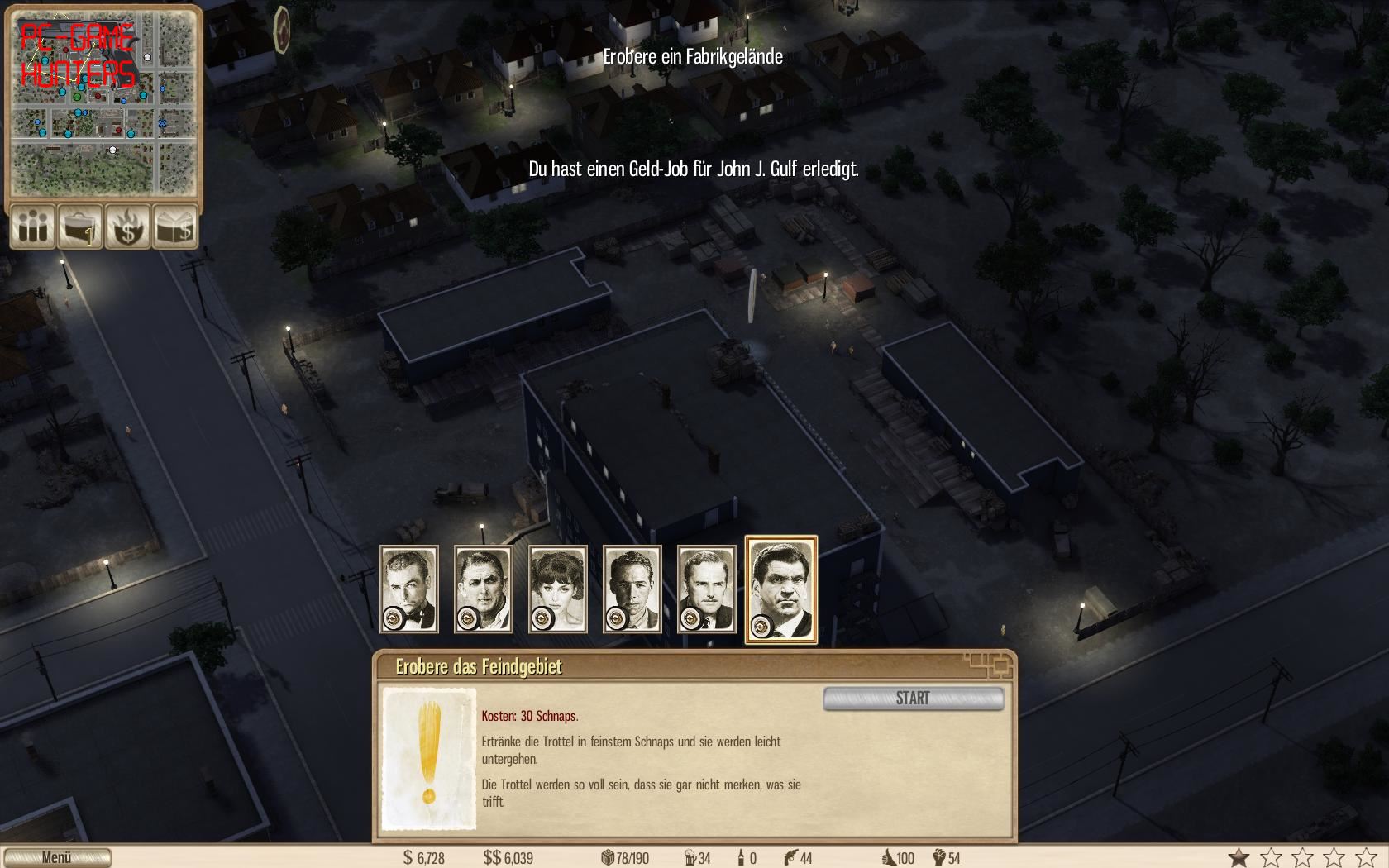Open the Menü button

tap(57, 857)
